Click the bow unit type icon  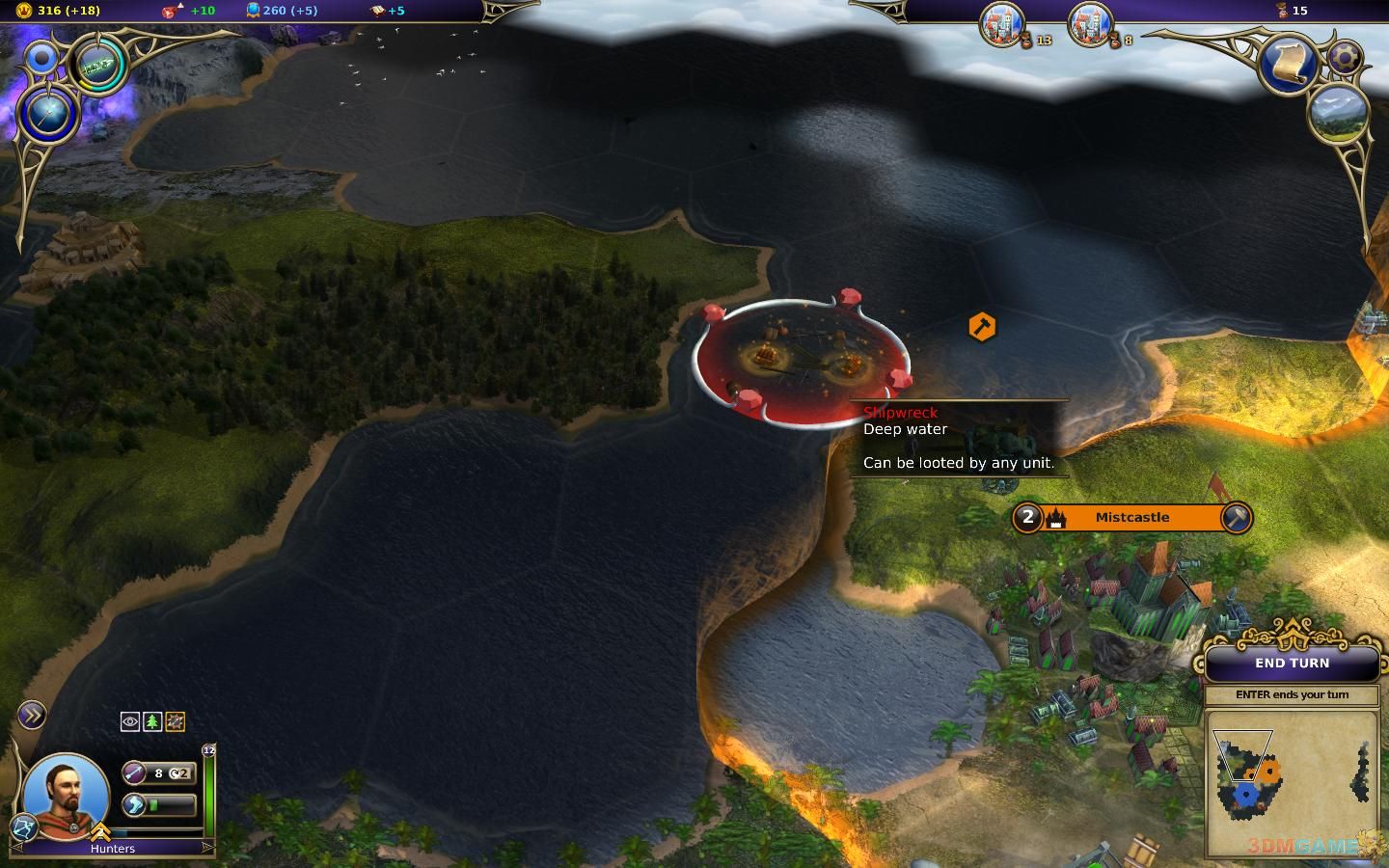23,827
